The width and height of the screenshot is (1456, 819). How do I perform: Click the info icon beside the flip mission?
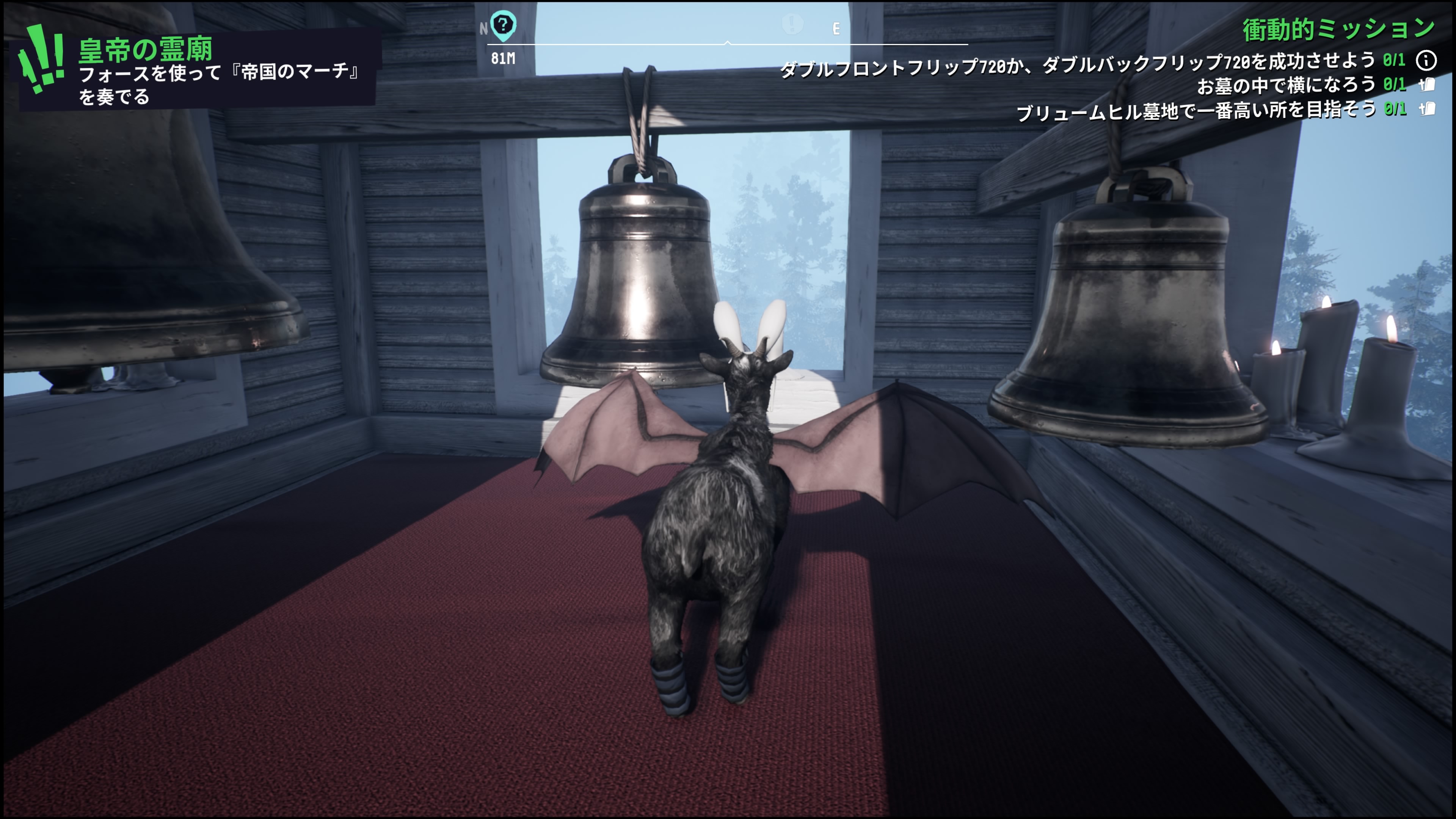point(1426,60)
